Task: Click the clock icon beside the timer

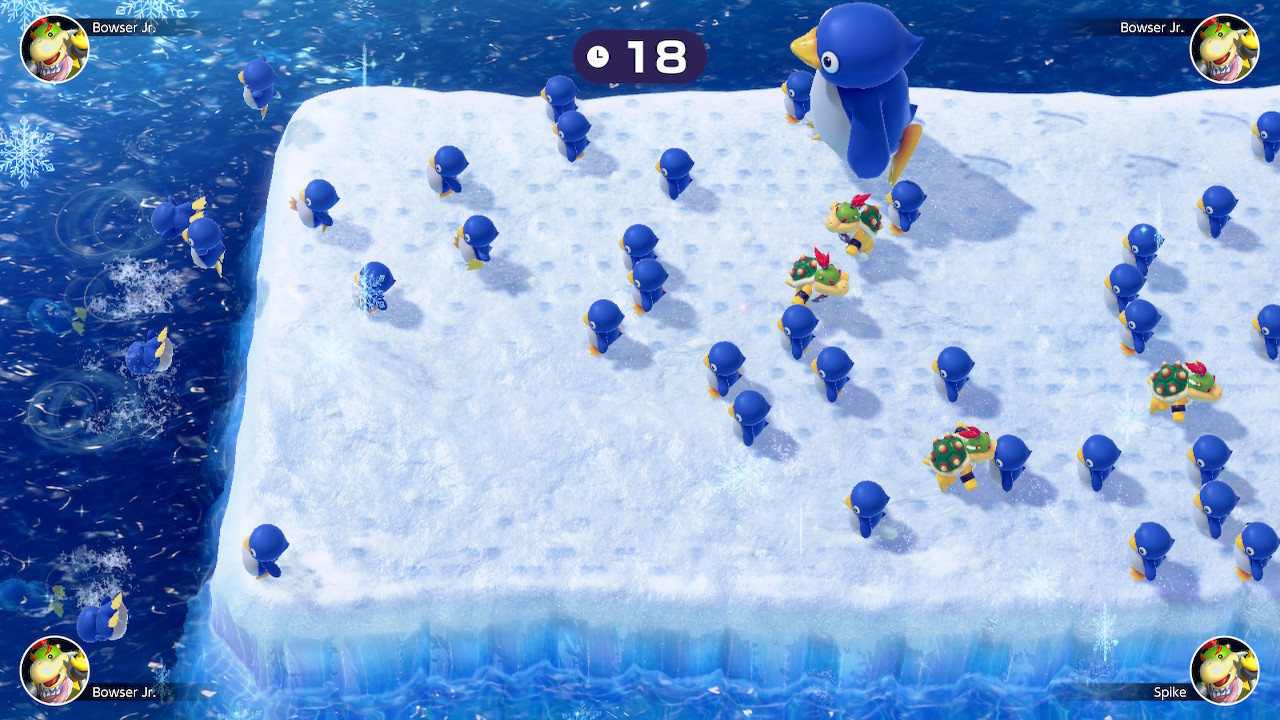Action: pyautogui.click(x=598, y=57)
